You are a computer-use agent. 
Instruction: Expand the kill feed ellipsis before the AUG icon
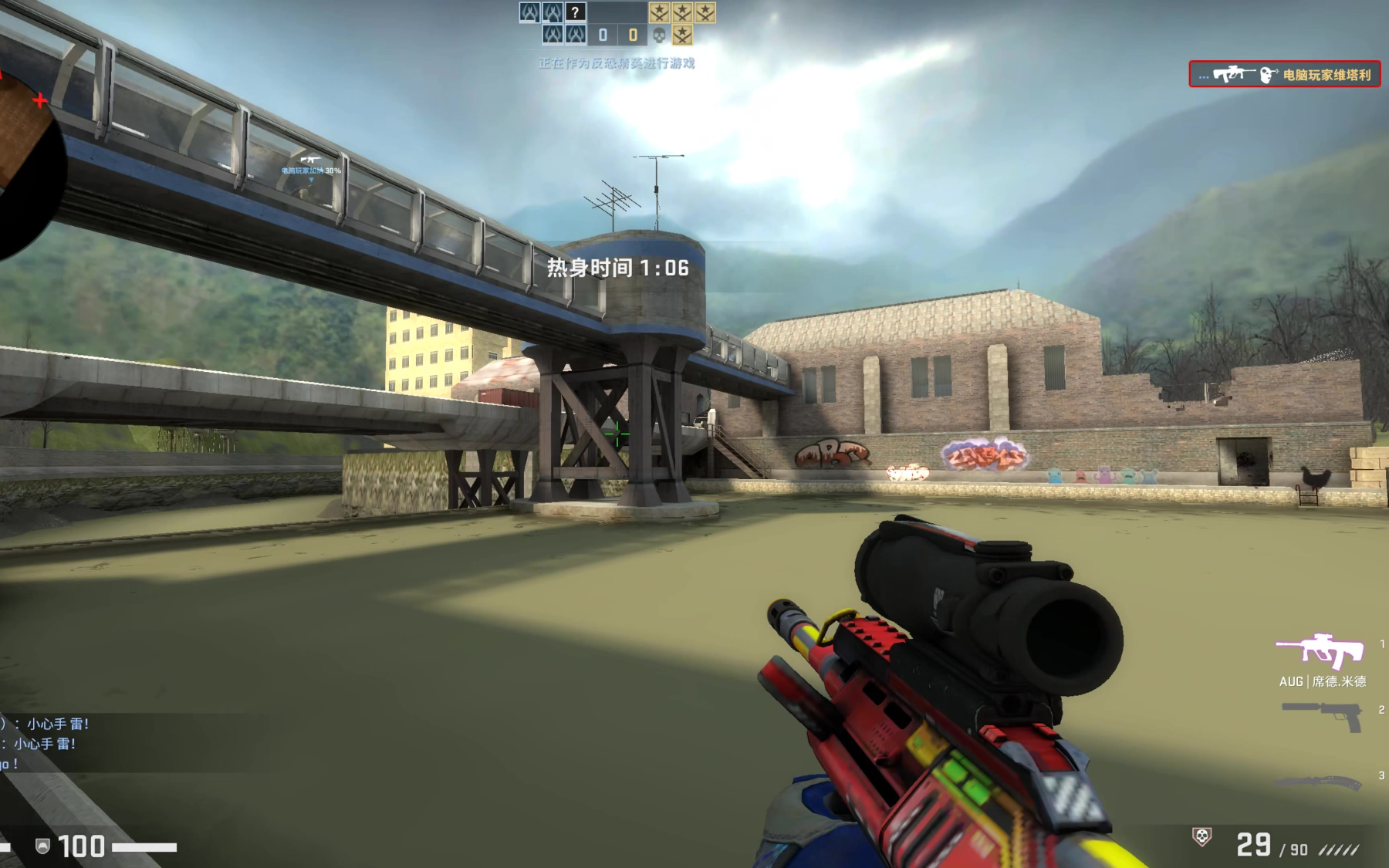point(1203,76)
